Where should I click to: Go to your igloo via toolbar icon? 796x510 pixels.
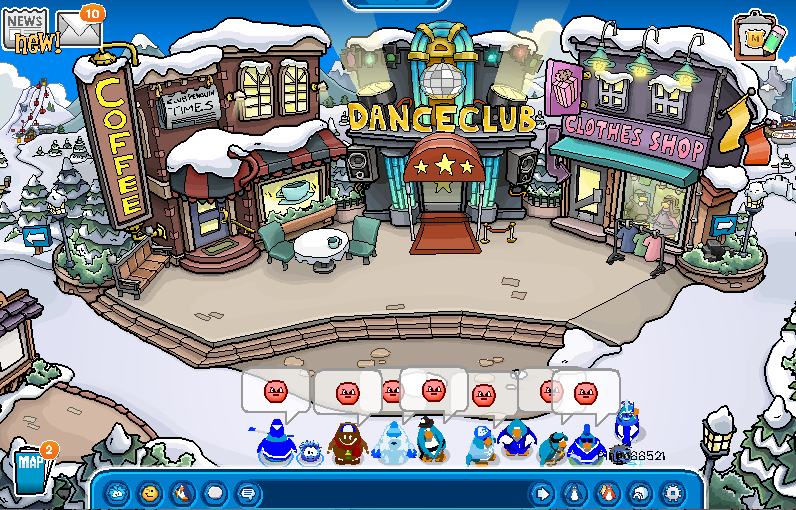[x=639, y=493]
